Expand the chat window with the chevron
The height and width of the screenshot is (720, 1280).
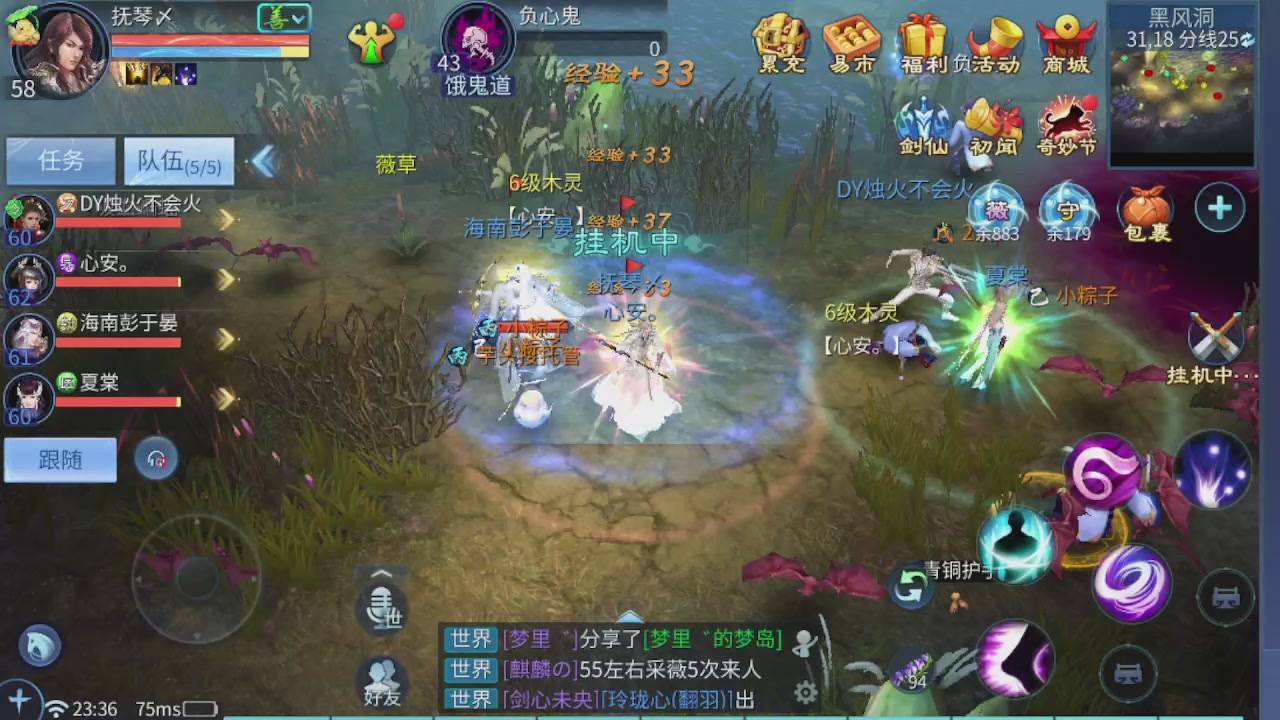(628, 617)
